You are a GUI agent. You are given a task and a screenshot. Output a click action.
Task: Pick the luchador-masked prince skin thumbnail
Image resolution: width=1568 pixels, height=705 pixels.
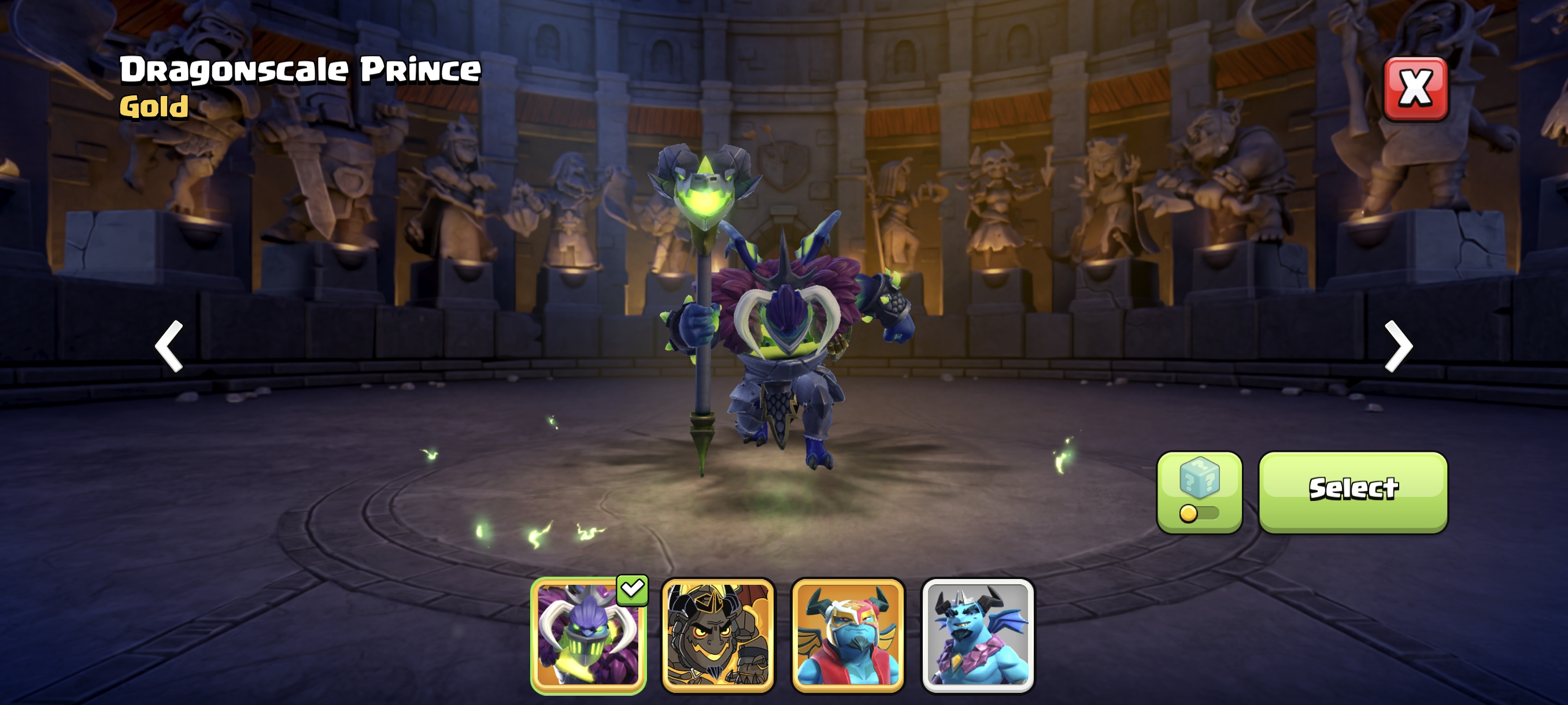click(848, 634)
